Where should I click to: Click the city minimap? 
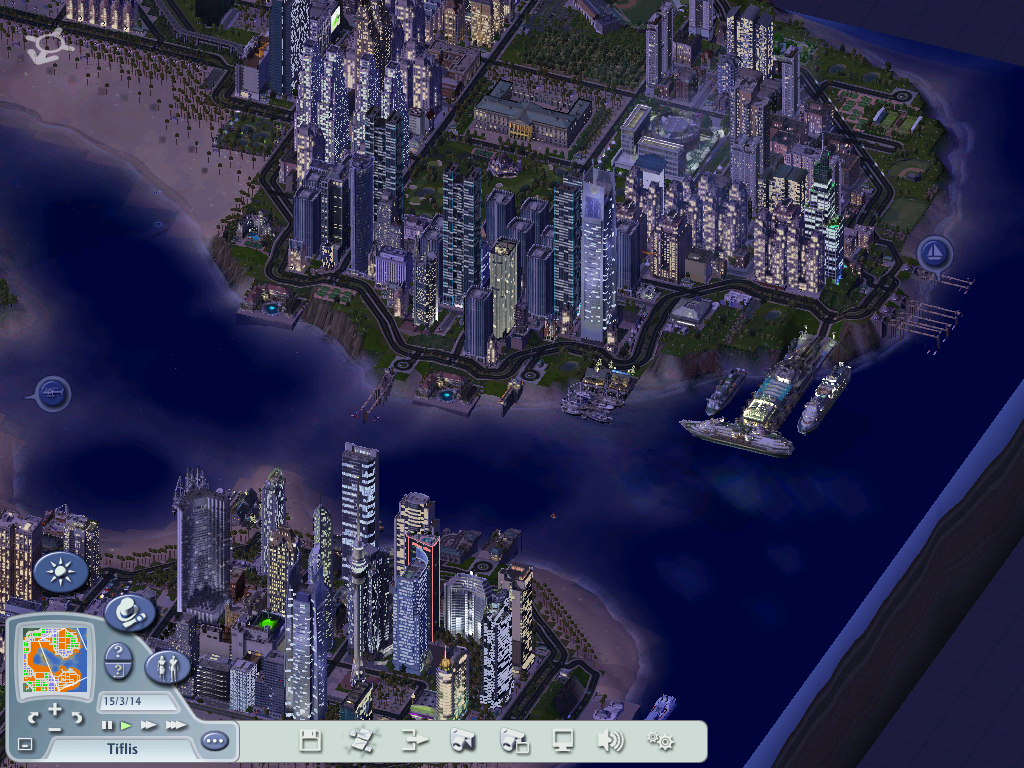56,661
